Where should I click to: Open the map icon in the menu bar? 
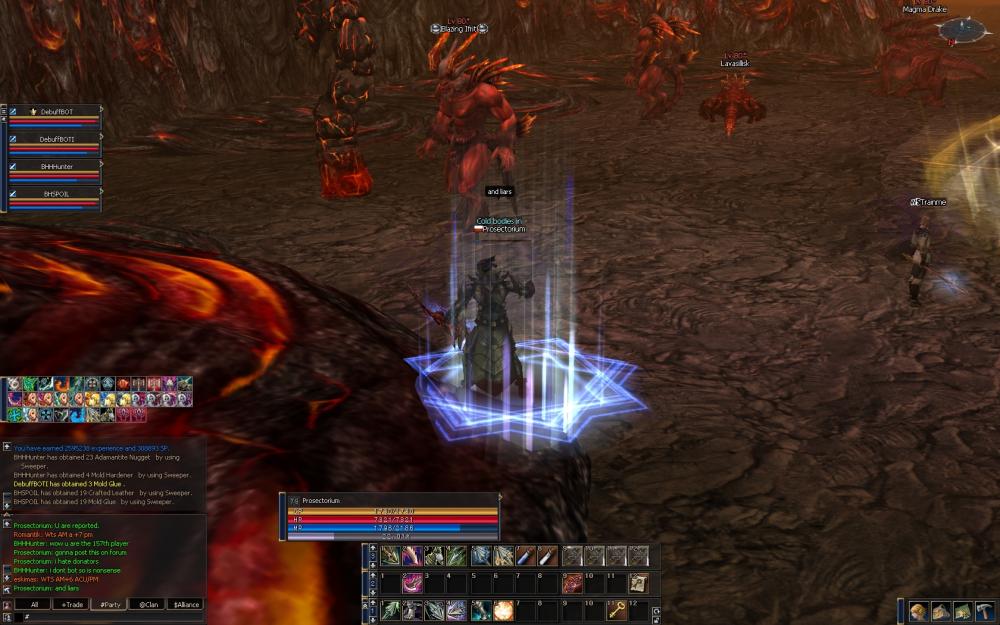[x=962, y=611]
